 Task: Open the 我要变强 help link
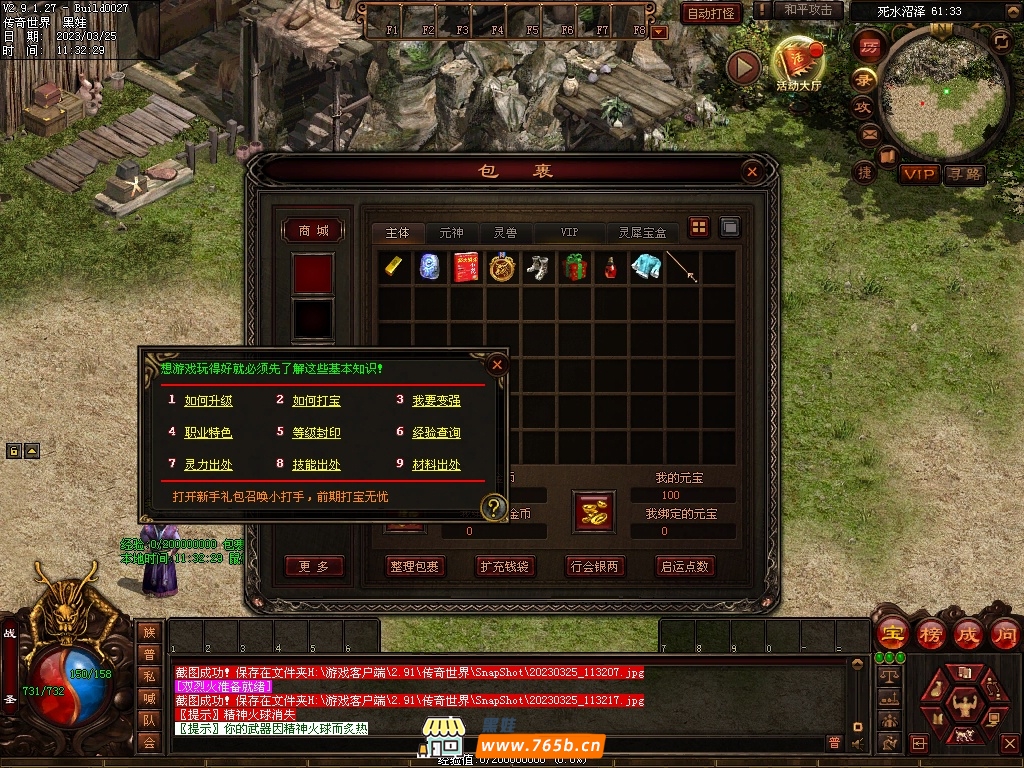(x=436, y=401)
